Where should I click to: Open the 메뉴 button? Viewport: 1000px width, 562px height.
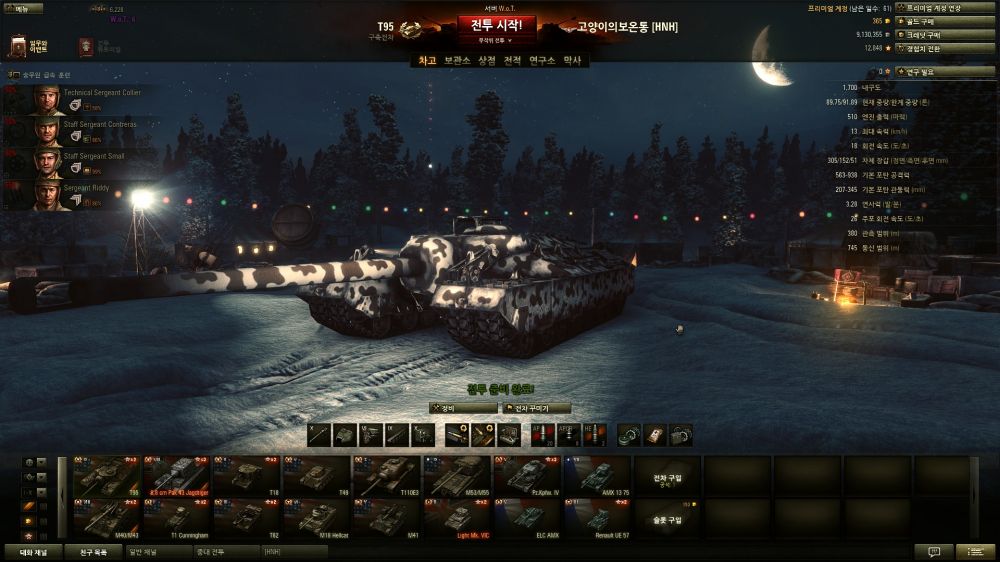tap(22, 8)
